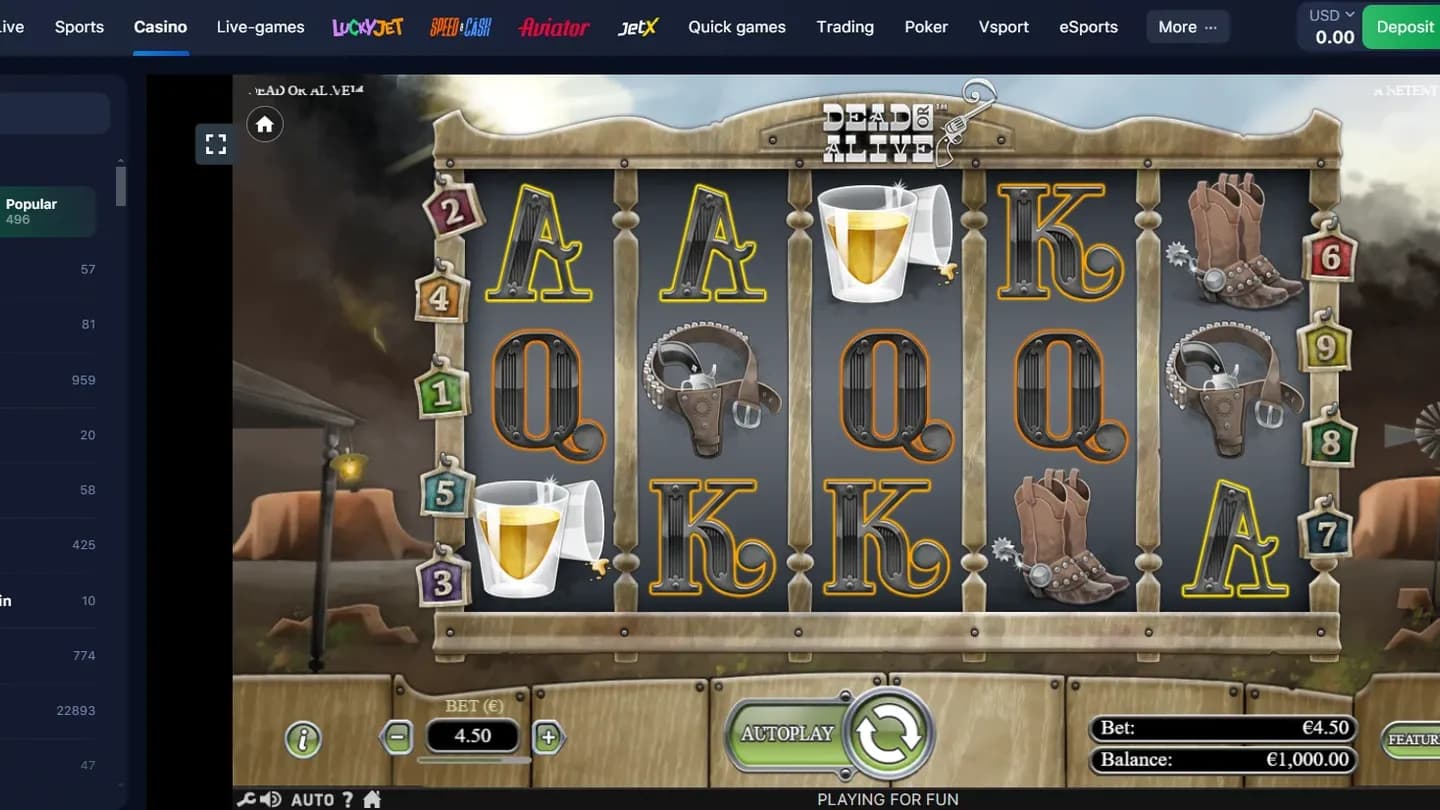Increase the bet with the plus stepper
The height and width of the screenshot is (810, 1440).
(548, 735)
